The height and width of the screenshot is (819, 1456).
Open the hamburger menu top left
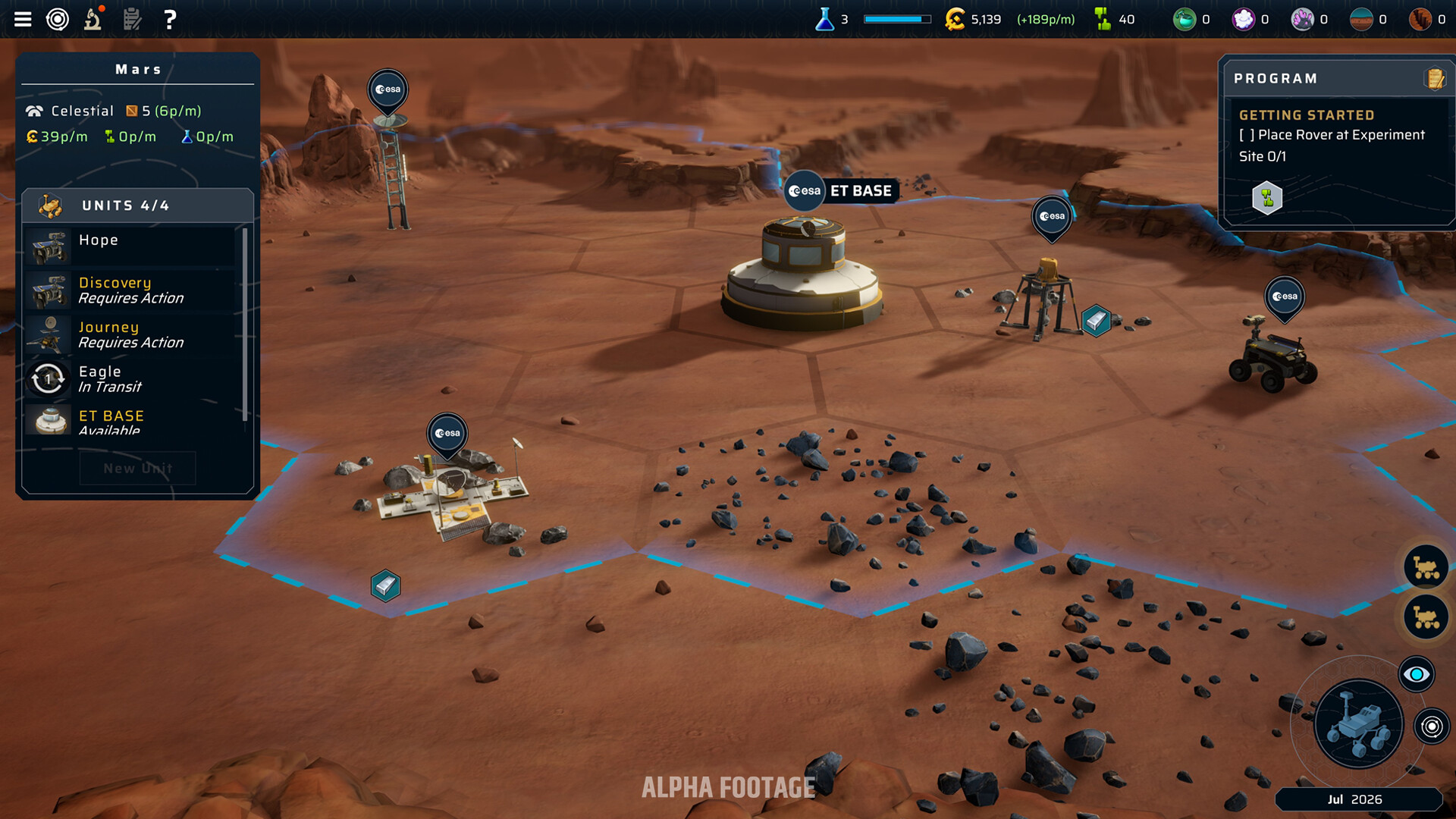click(x=23, y=19)
